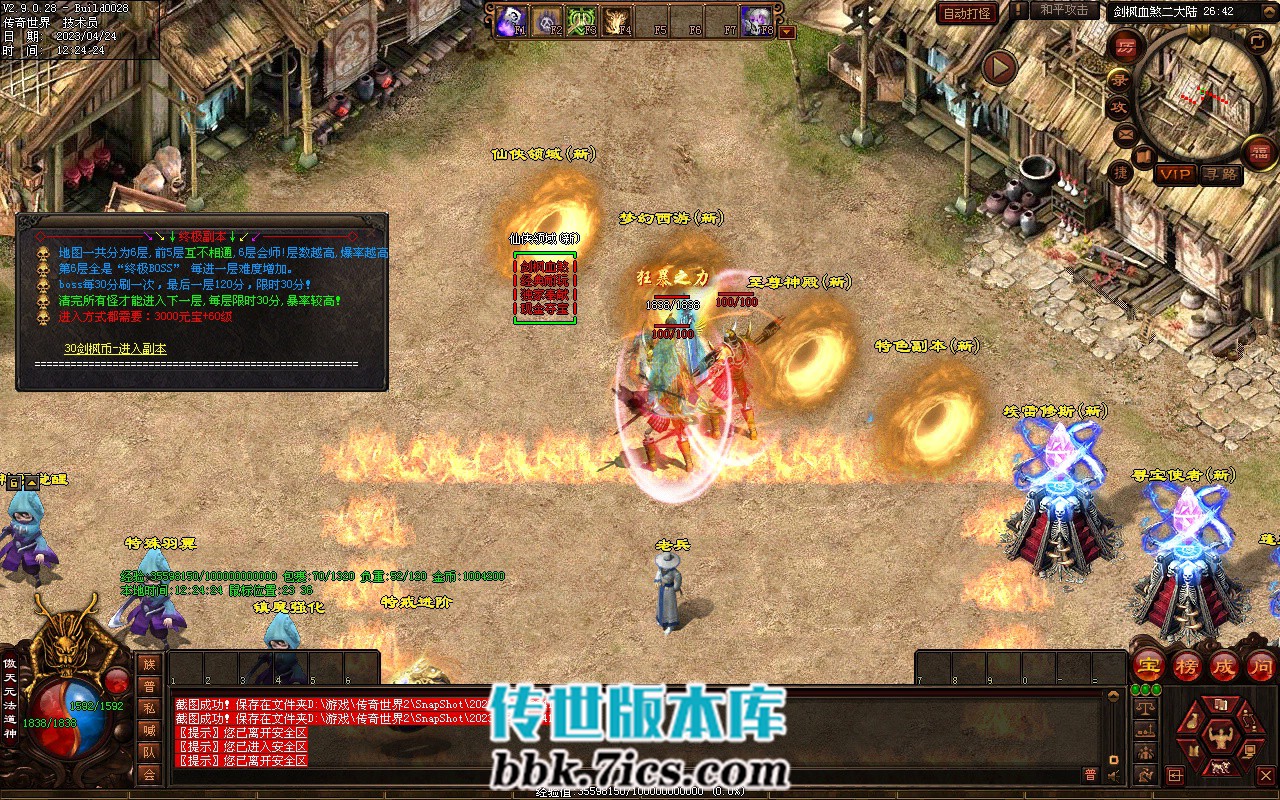
Task: Select the 30剑枫币-进入副本 dungeon link
Action: [x=115, y=348]
